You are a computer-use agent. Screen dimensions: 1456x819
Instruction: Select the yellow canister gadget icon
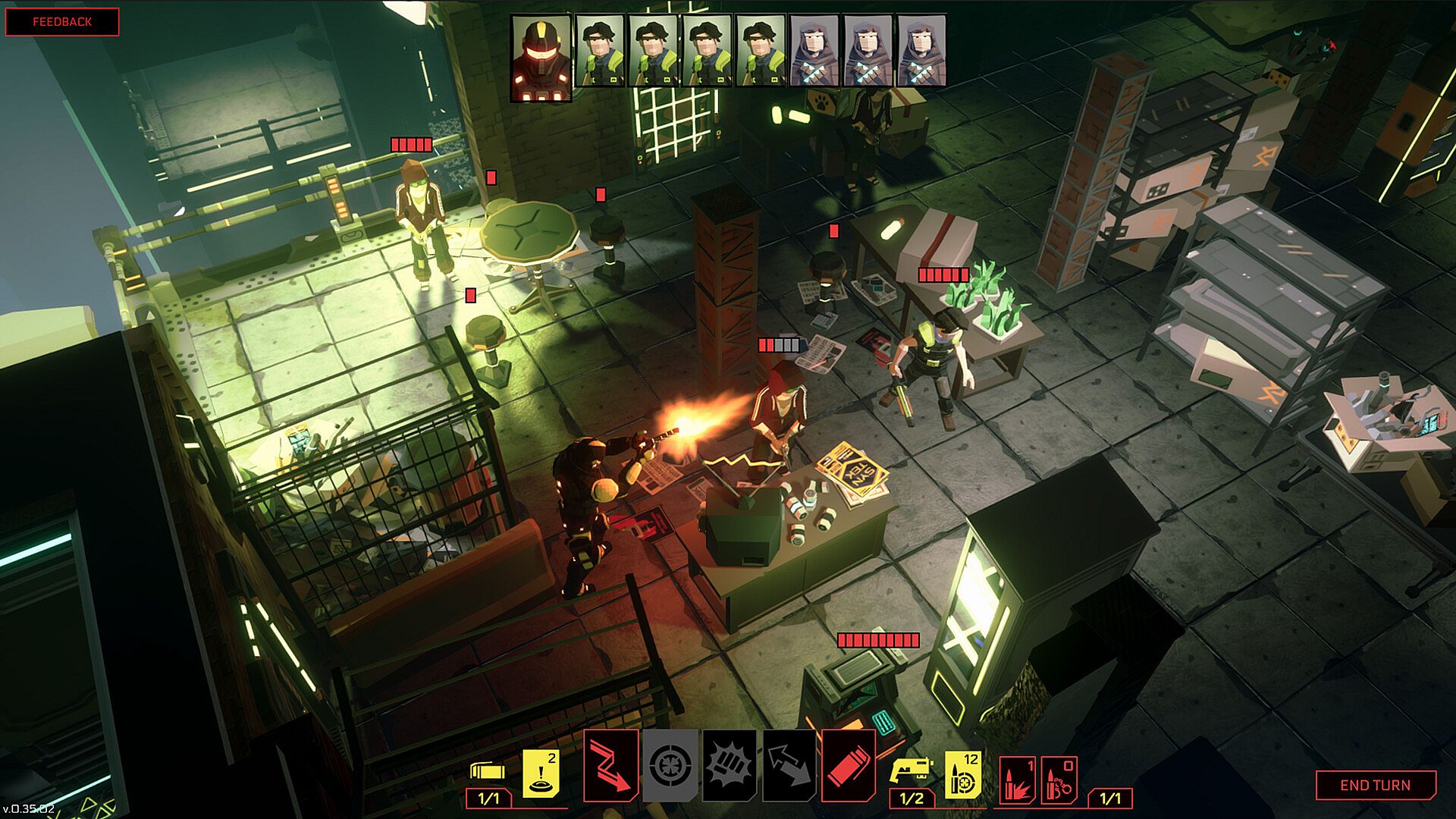coord(488,770)
